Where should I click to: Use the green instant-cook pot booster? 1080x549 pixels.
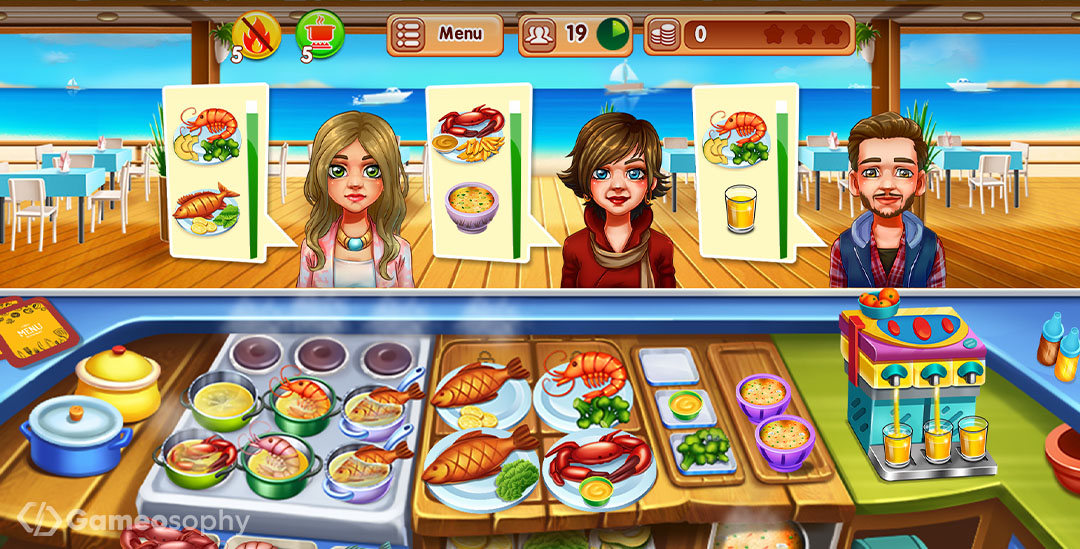click(320, 35)
